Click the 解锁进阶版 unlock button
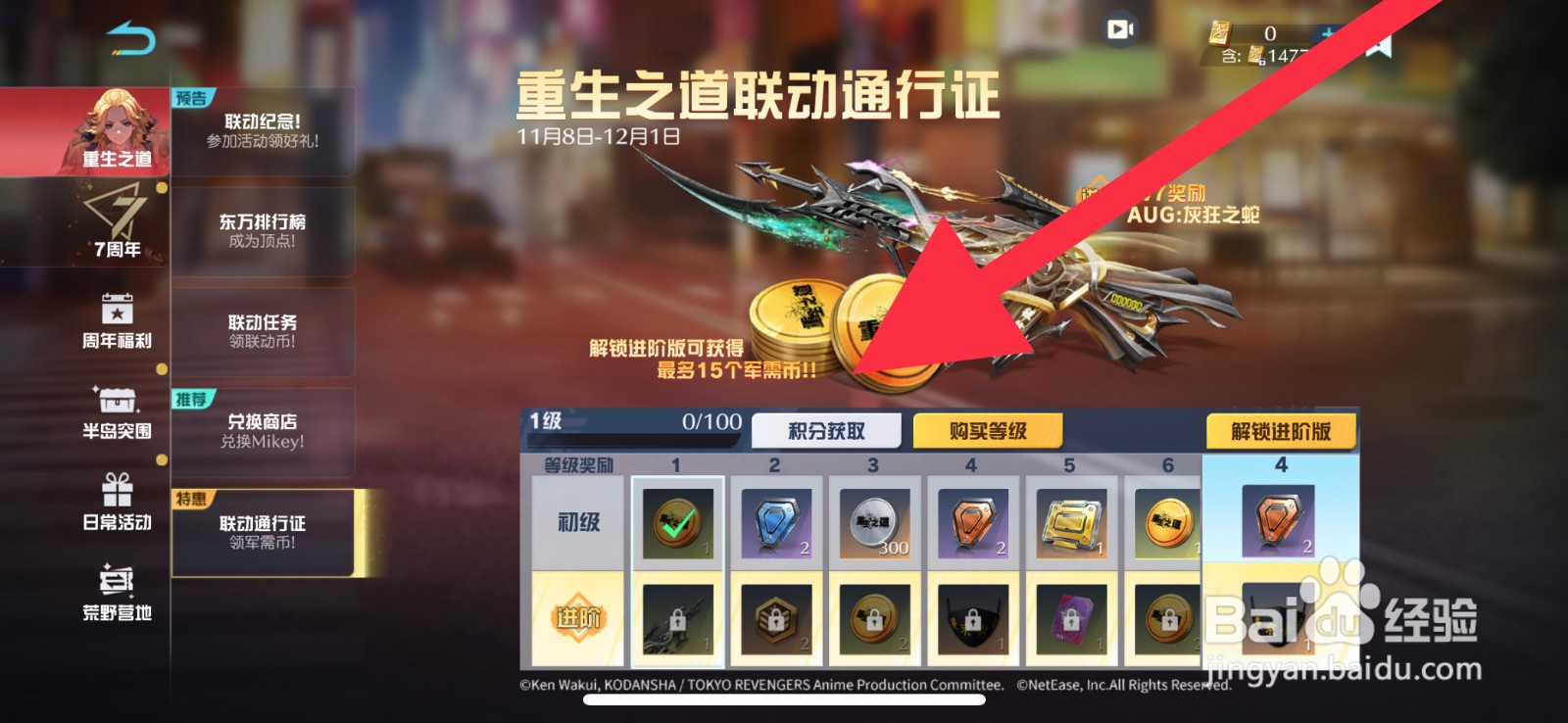 [x=1279, y=430]
